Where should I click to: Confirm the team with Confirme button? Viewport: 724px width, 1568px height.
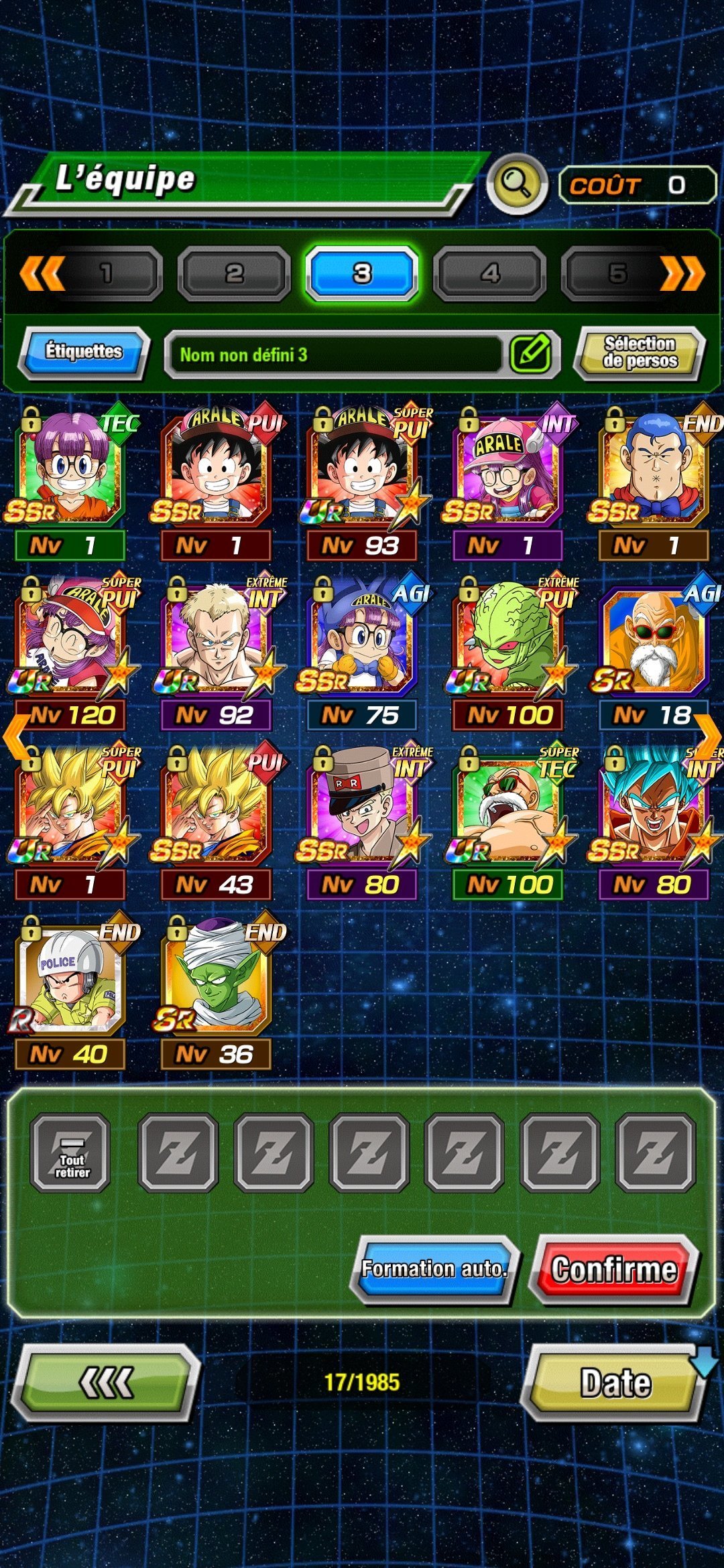614,1268
